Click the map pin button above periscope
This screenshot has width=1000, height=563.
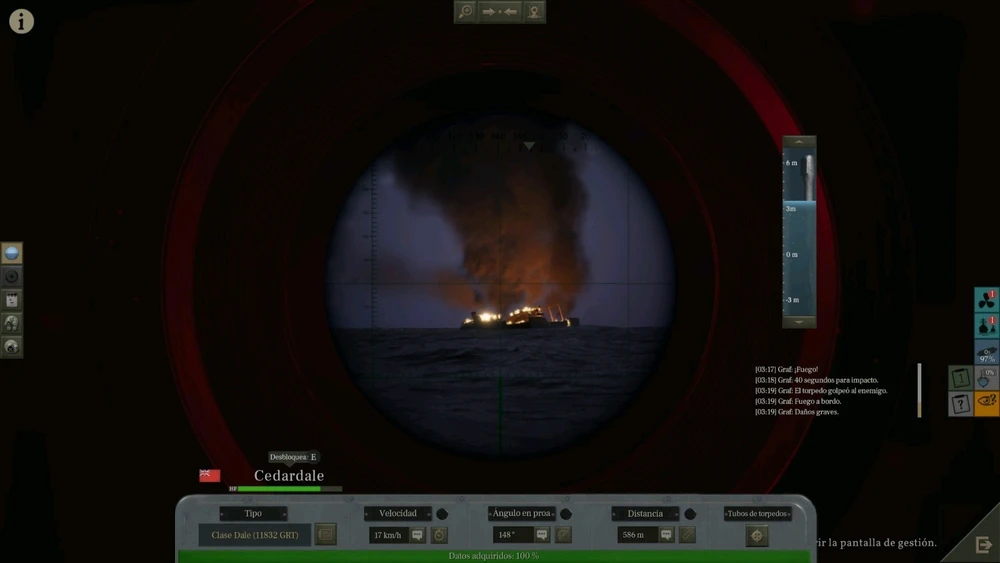(x=535, y=12)
